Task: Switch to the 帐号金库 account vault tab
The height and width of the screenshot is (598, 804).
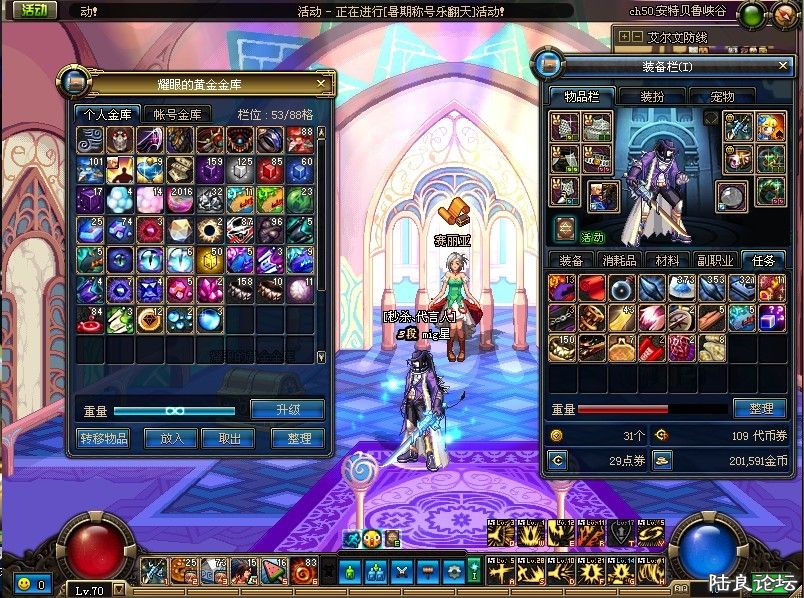Action: coord(177,114)
